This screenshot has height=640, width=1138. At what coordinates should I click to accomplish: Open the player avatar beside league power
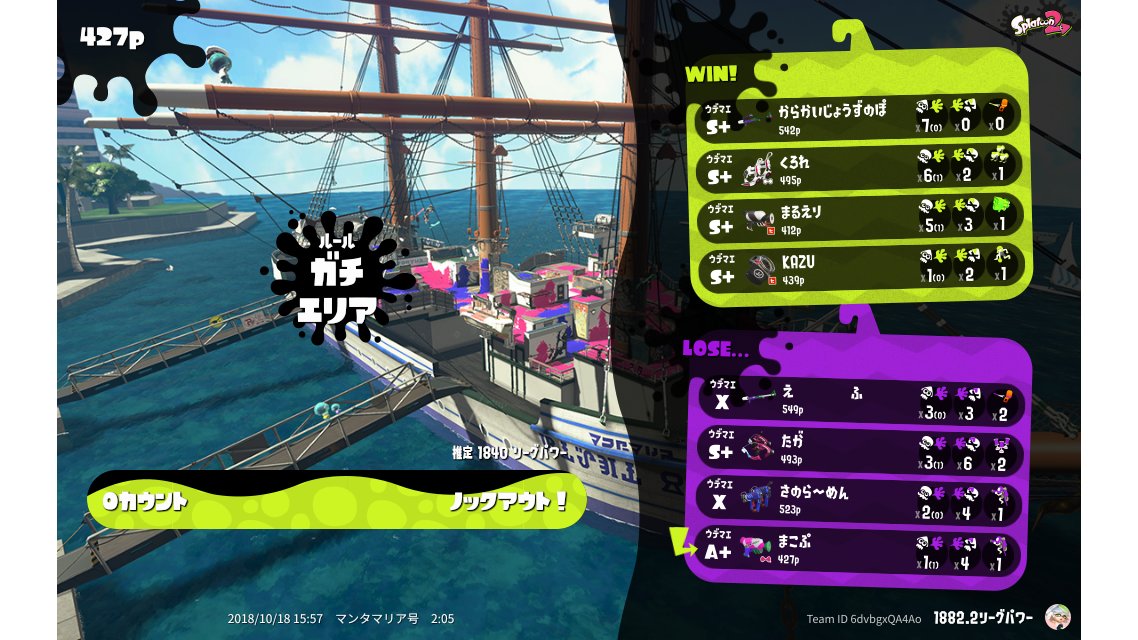point(1056,617)
